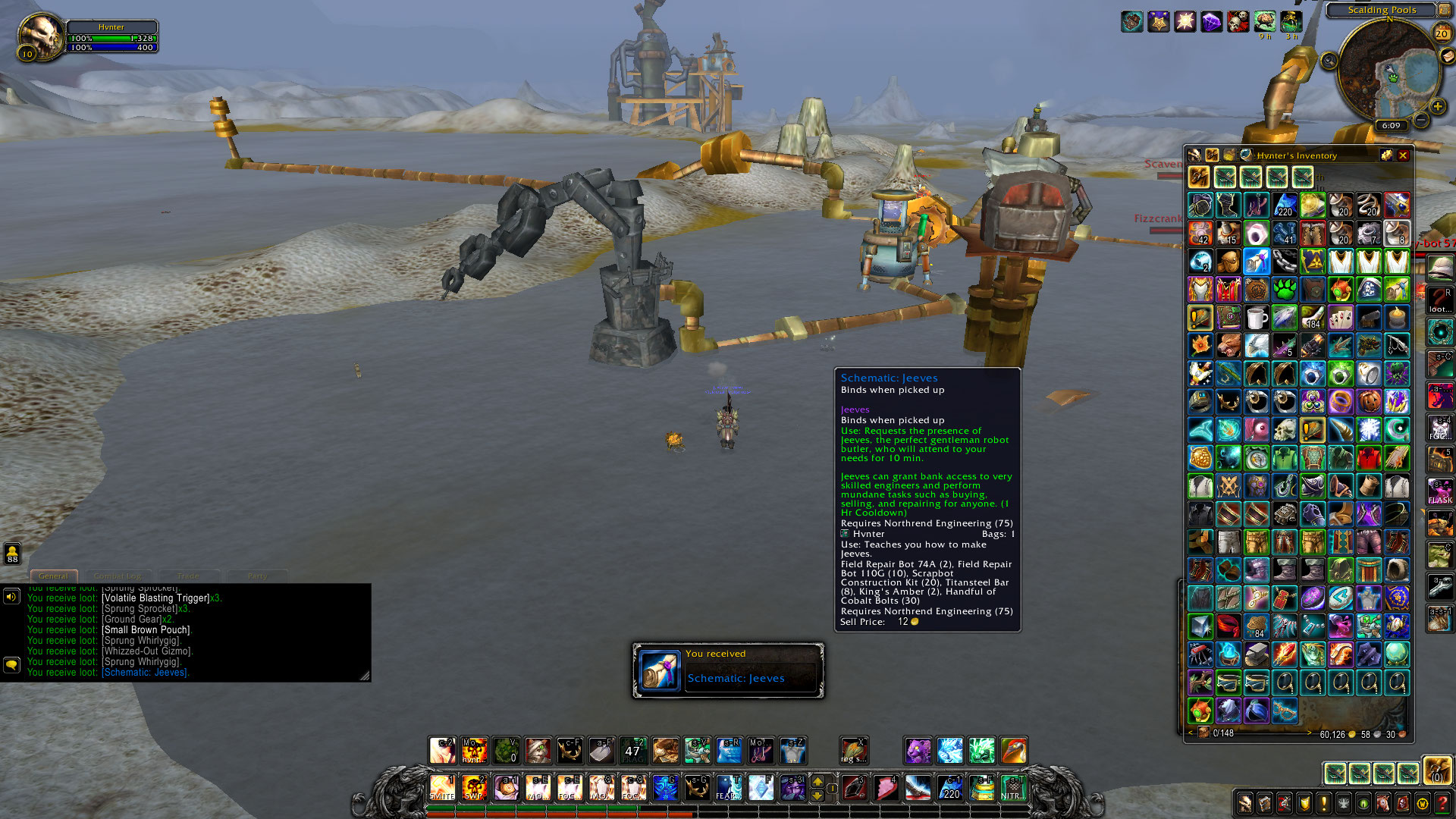The height and width of the screenshot is (819, 1456).
Task: Click the Schematic: Jeeves loot toast
Action: [x=728, y=670]
